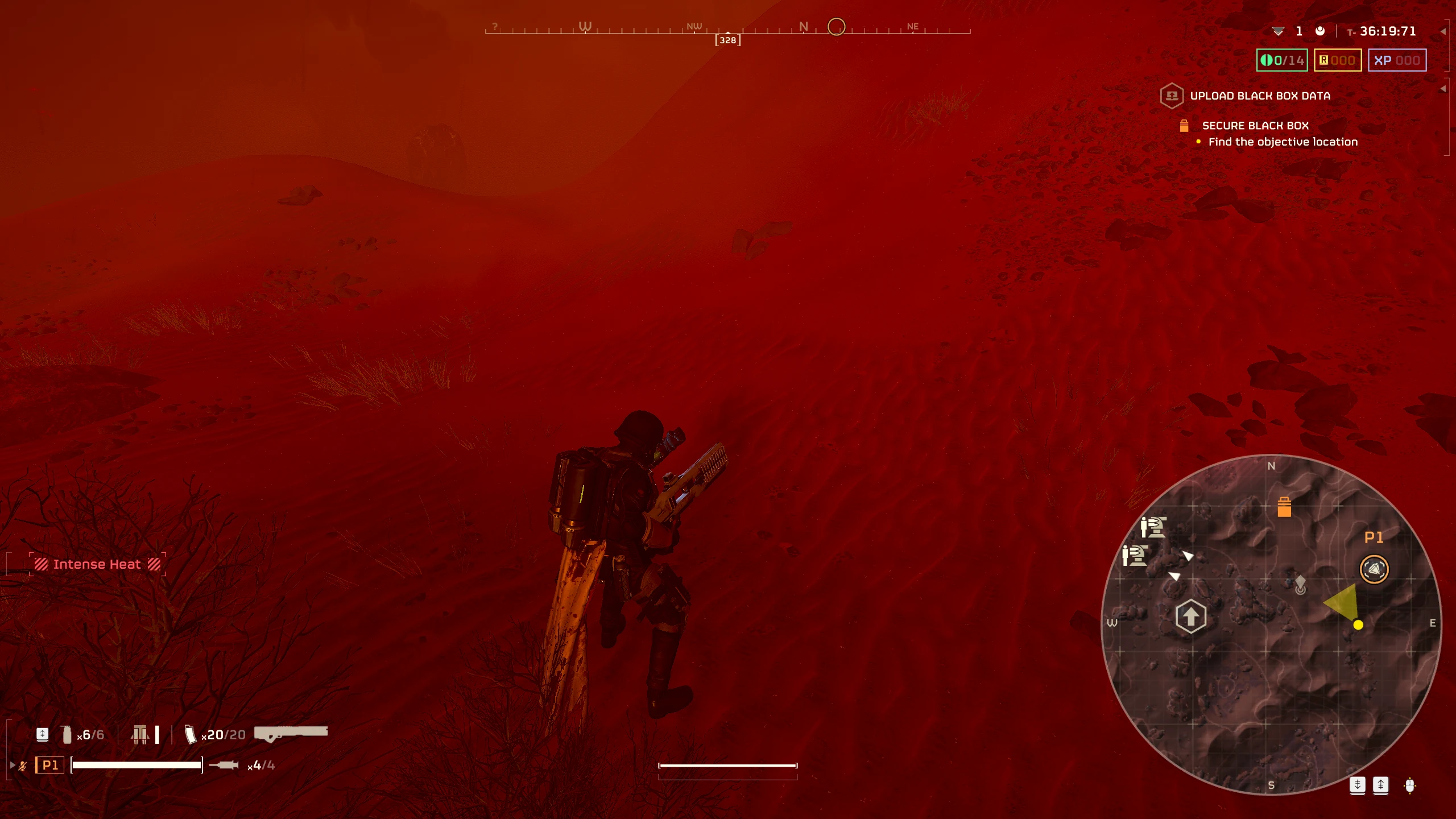Click the stim syringe icon
Image resolution: width=1456 pixels, height=819 pixels.
pyautogui.click(x=224, y=765)
